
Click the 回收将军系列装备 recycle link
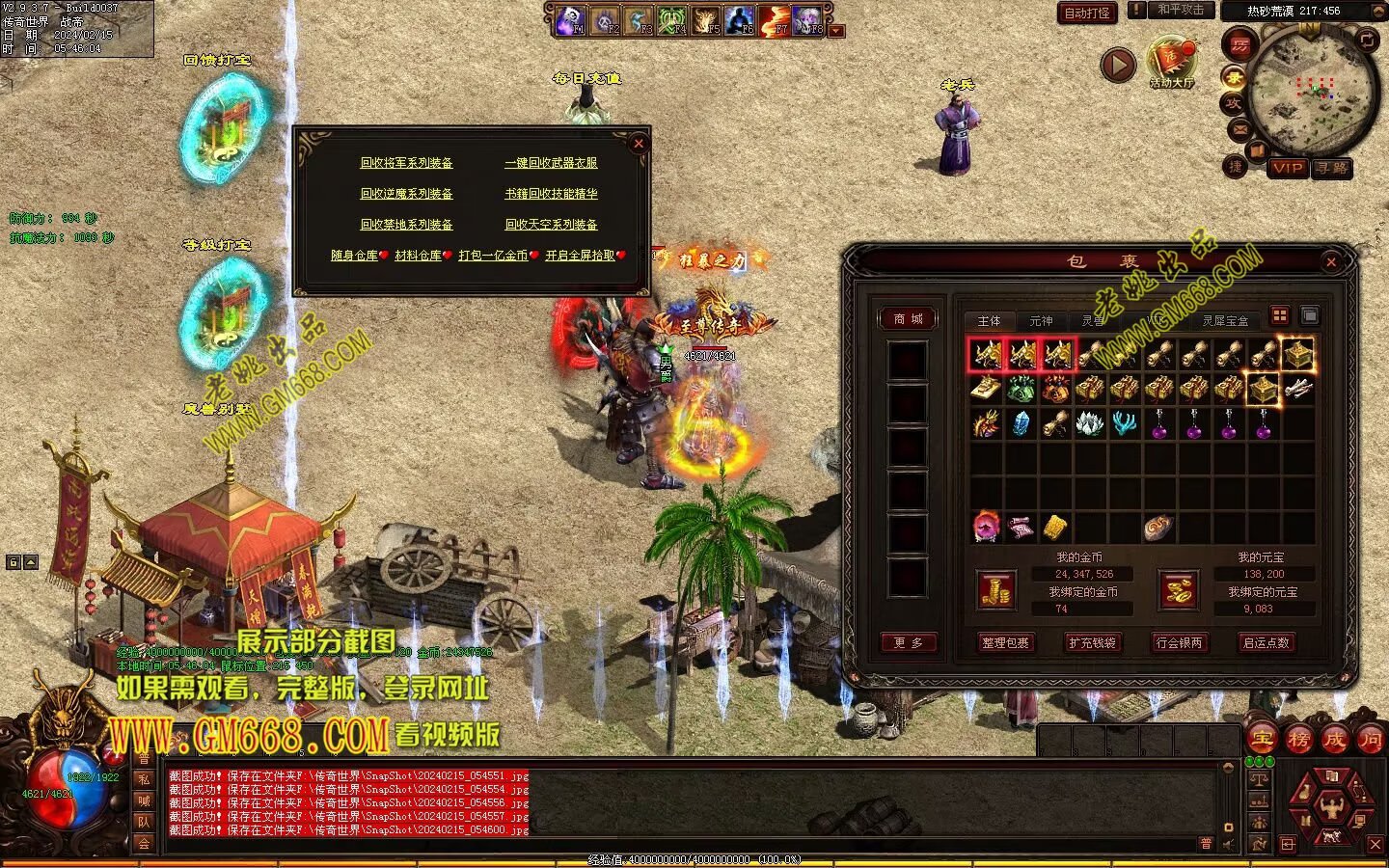click(406, 163)
